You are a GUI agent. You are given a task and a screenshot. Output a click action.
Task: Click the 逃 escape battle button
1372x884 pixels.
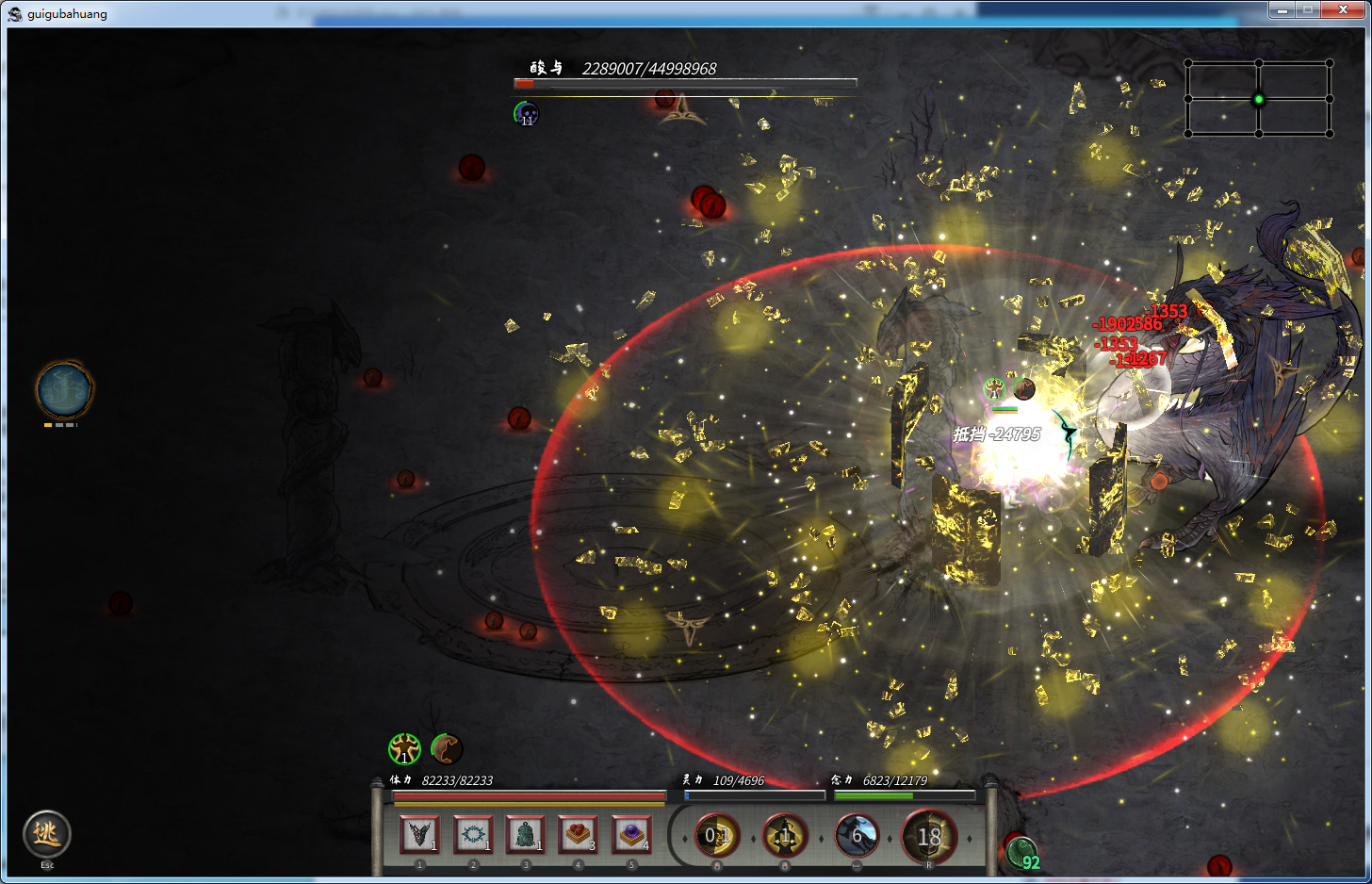[x=46, y=834]
